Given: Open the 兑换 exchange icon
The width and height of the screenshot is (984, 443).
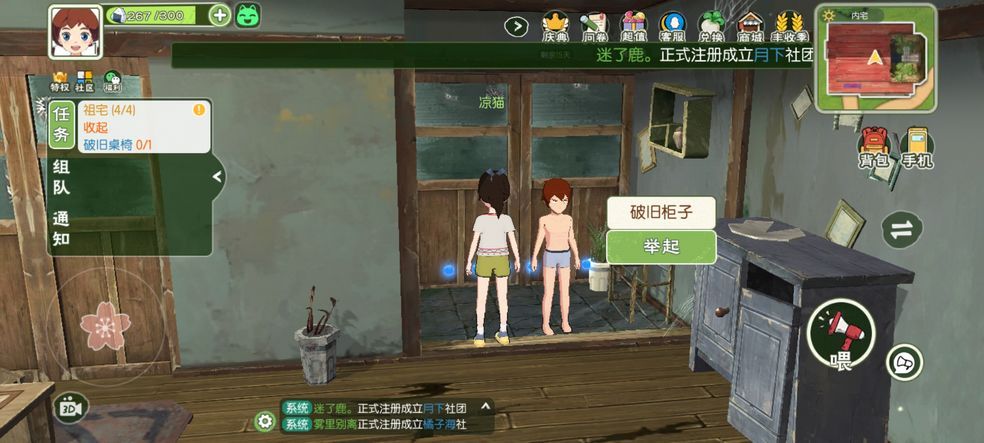Looking at the screenshot, I should [711, 27].
